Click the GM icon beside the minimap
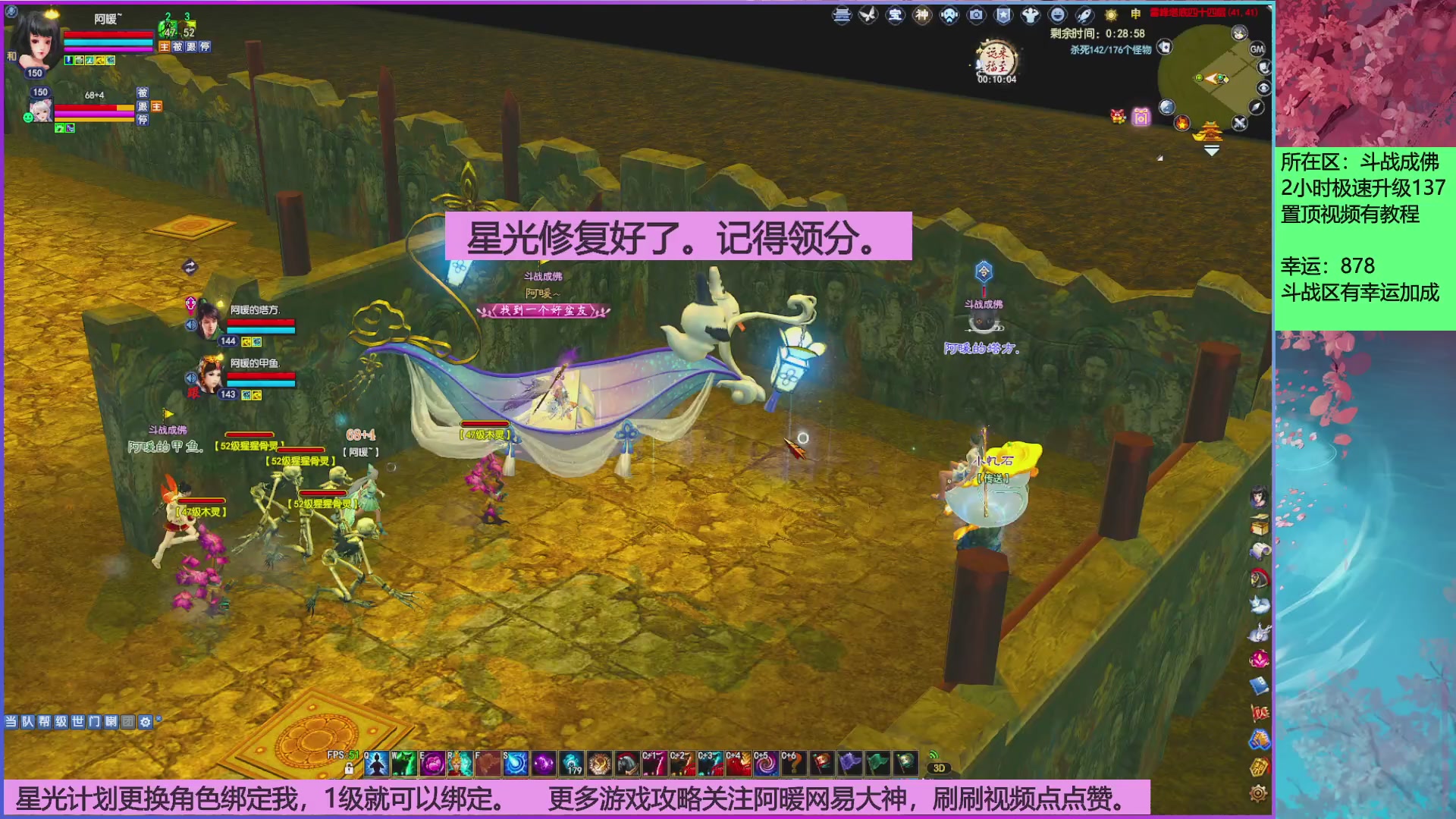The height and width of the screenshot is (819, 1456). [x=1257, y=48]
